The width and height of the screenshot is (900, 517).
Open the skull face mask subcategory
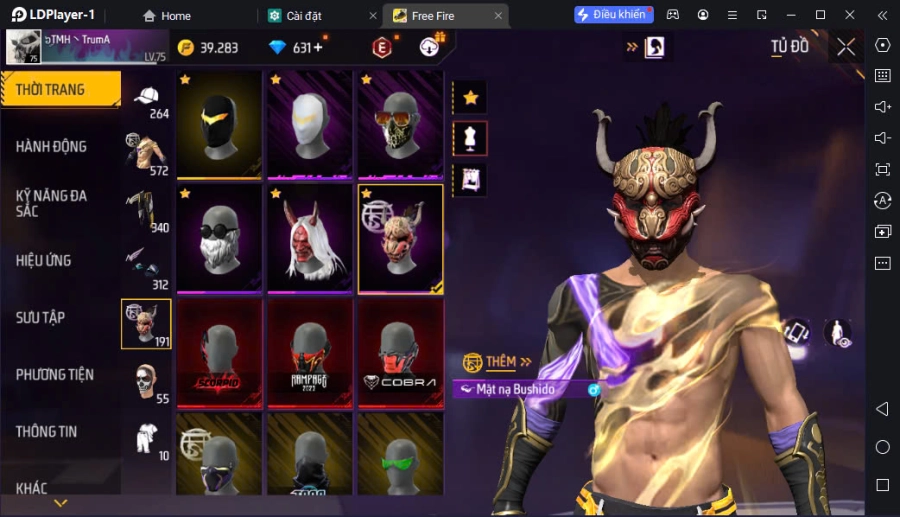147,380
